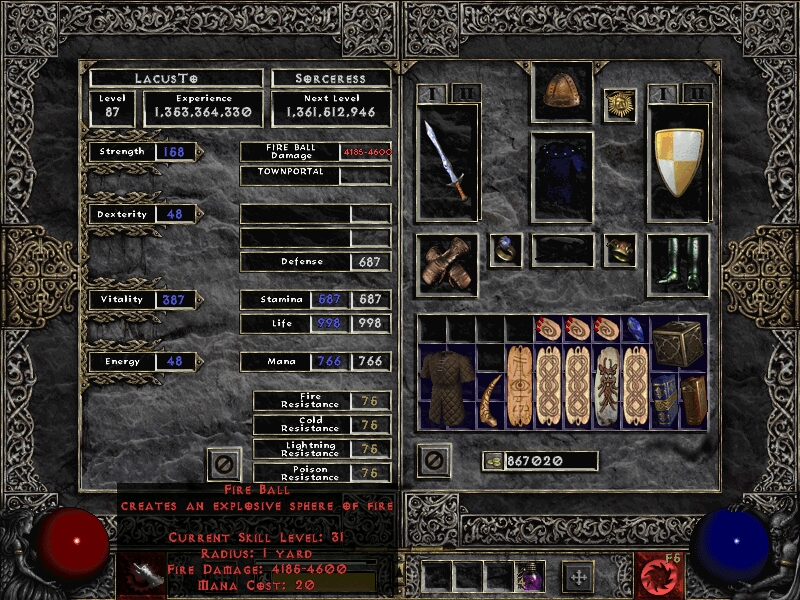
Task: Close the character stats panel
Action: (x=224, y=463)
